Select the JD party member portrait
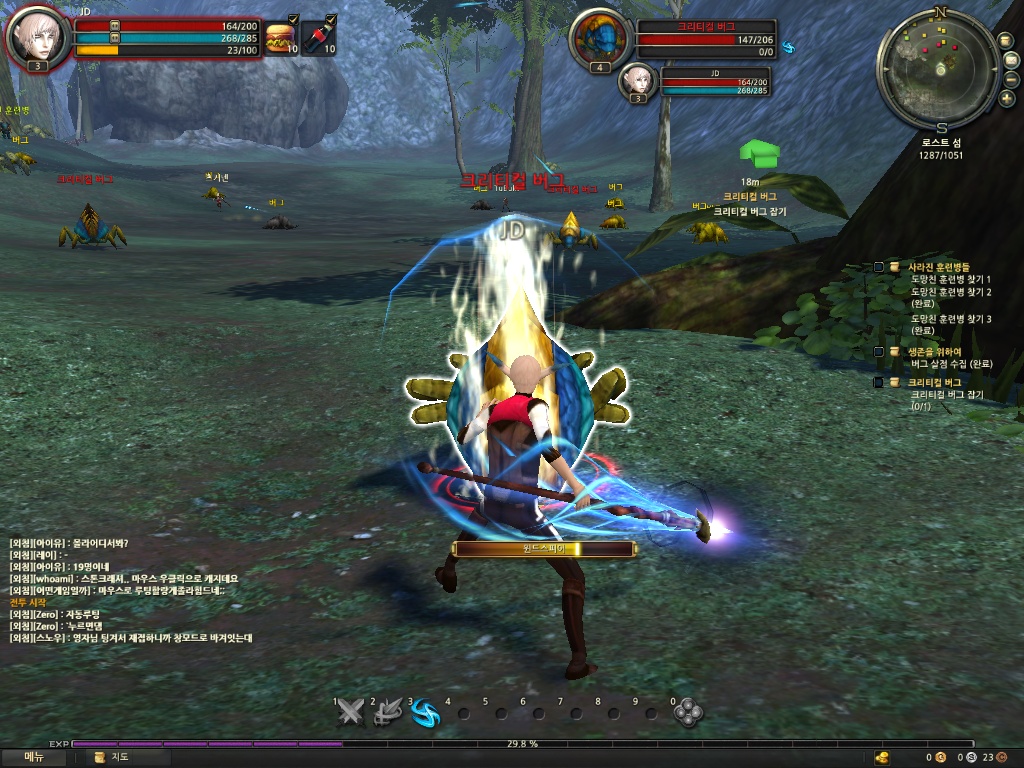This screenshot has height=768, width=1024. [x=637, y=80]
